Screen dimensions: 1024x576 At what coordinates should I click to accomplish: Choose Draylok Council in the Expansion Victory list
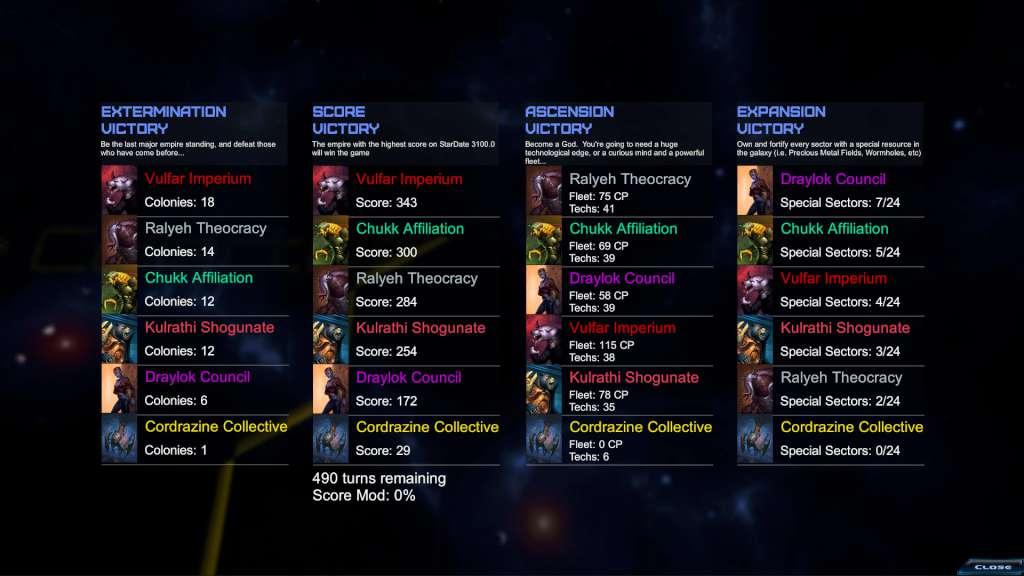[x=831, y=190]
